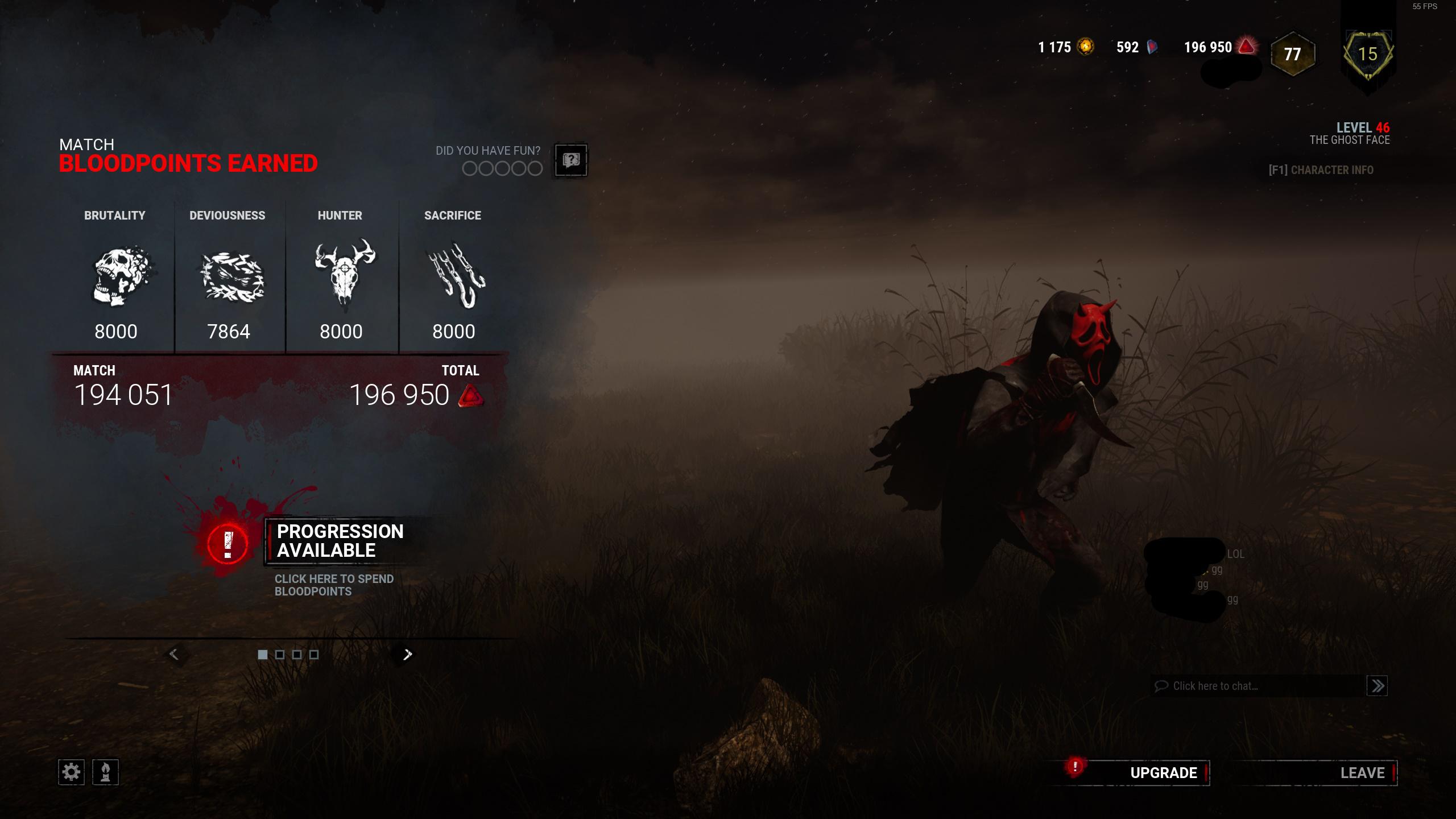
Task: Click the middle fun rating circle
Action: tap(502, 169)
